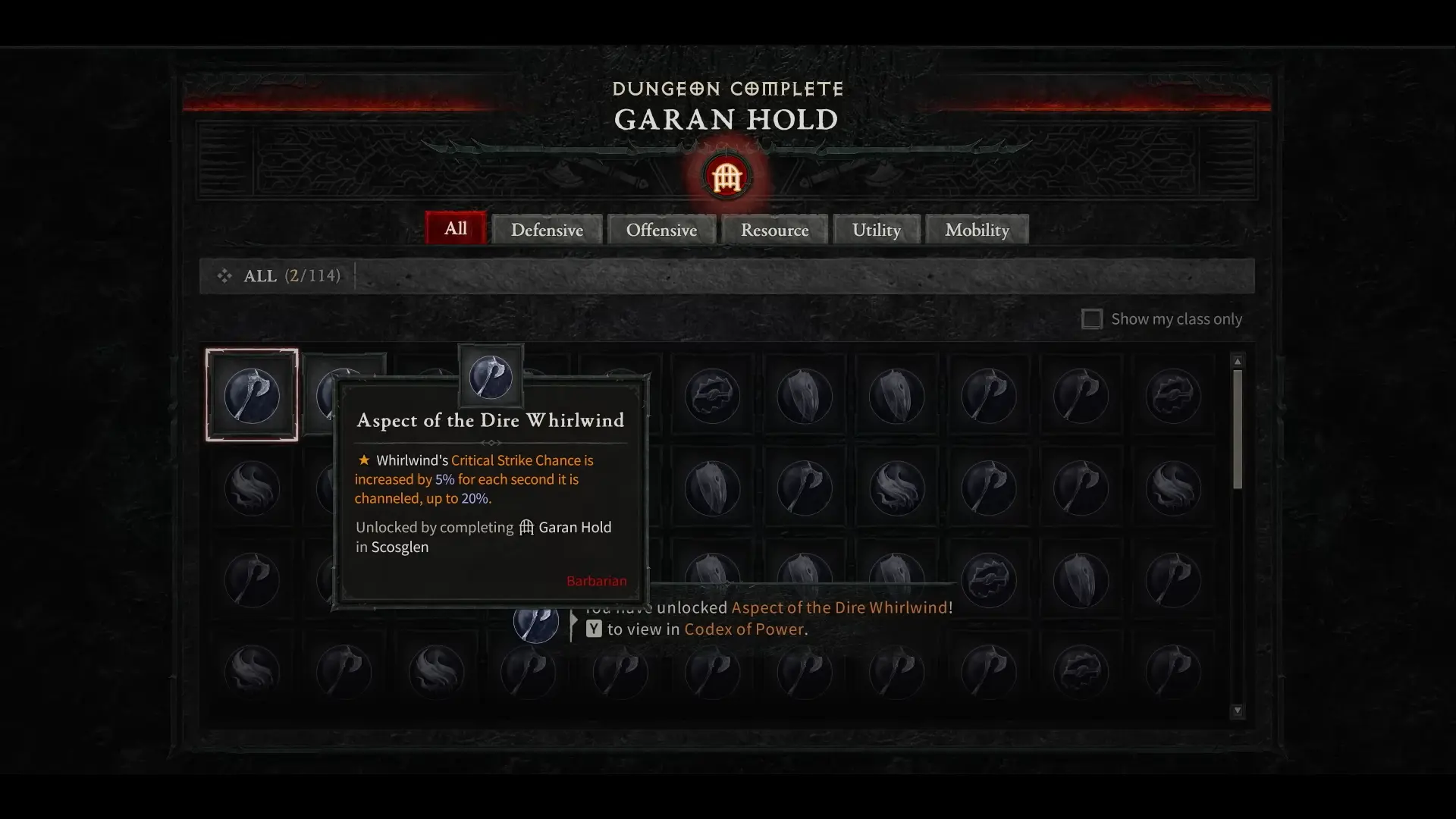Click the Y controller button prompt icon
This screenshot has height=819, width=1456.
click(592, 629)
